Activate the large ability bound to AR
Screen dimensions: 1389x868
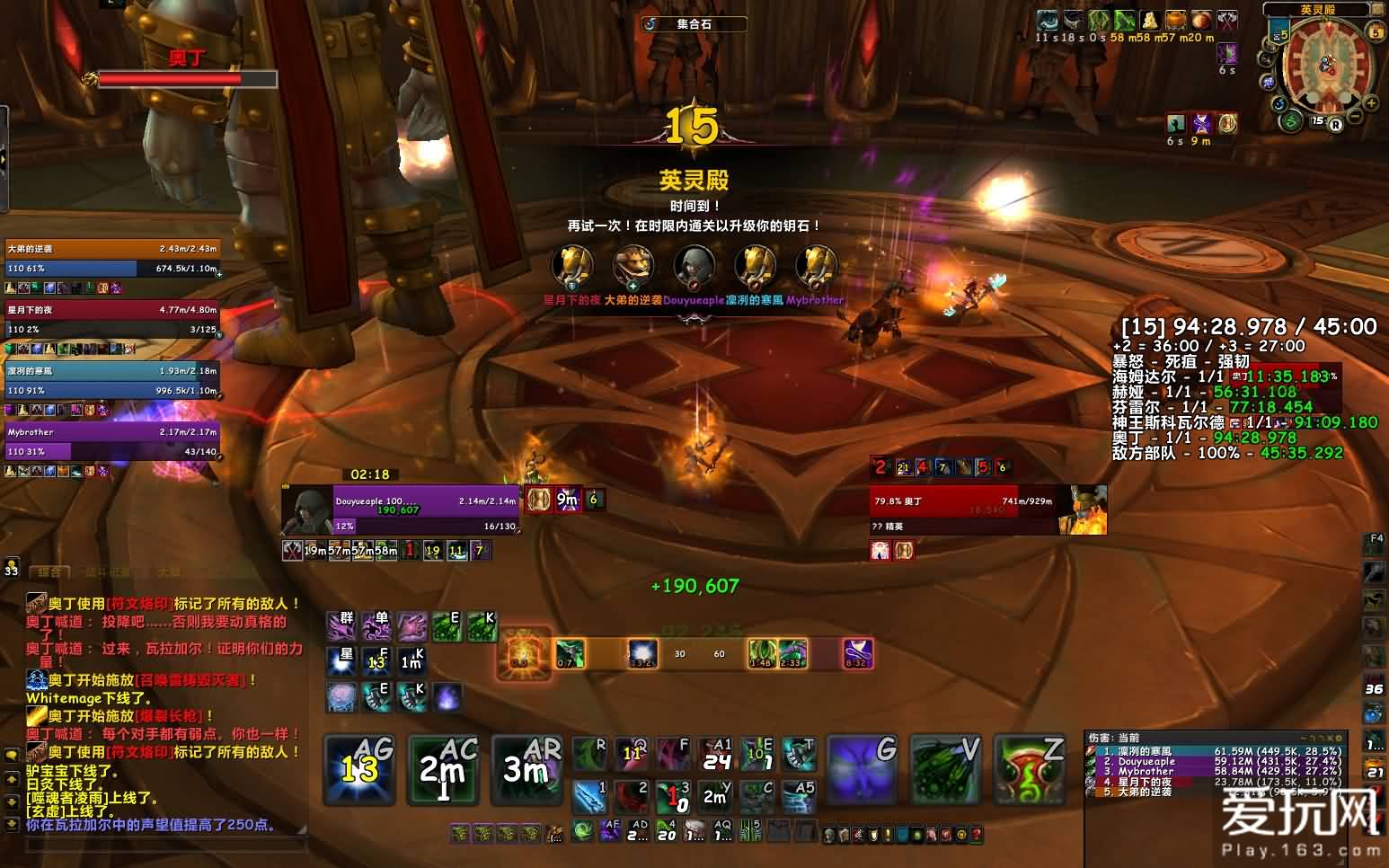[526, 769]
